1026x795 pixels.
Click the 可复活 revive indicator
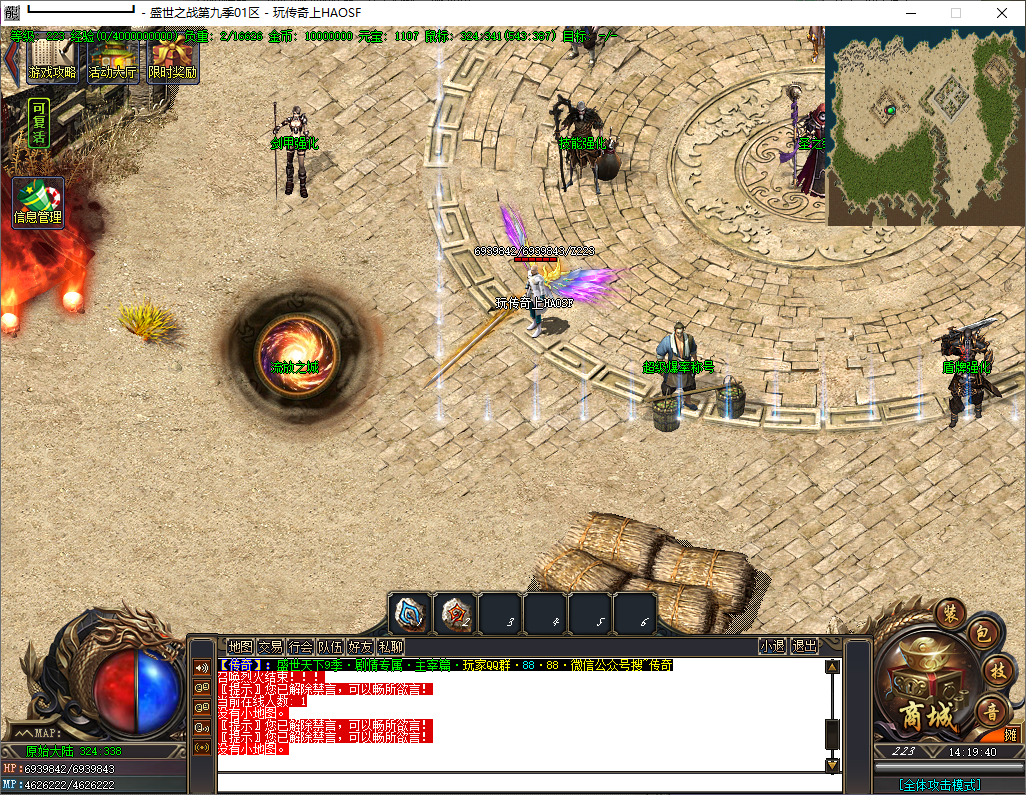pos(38,123)
